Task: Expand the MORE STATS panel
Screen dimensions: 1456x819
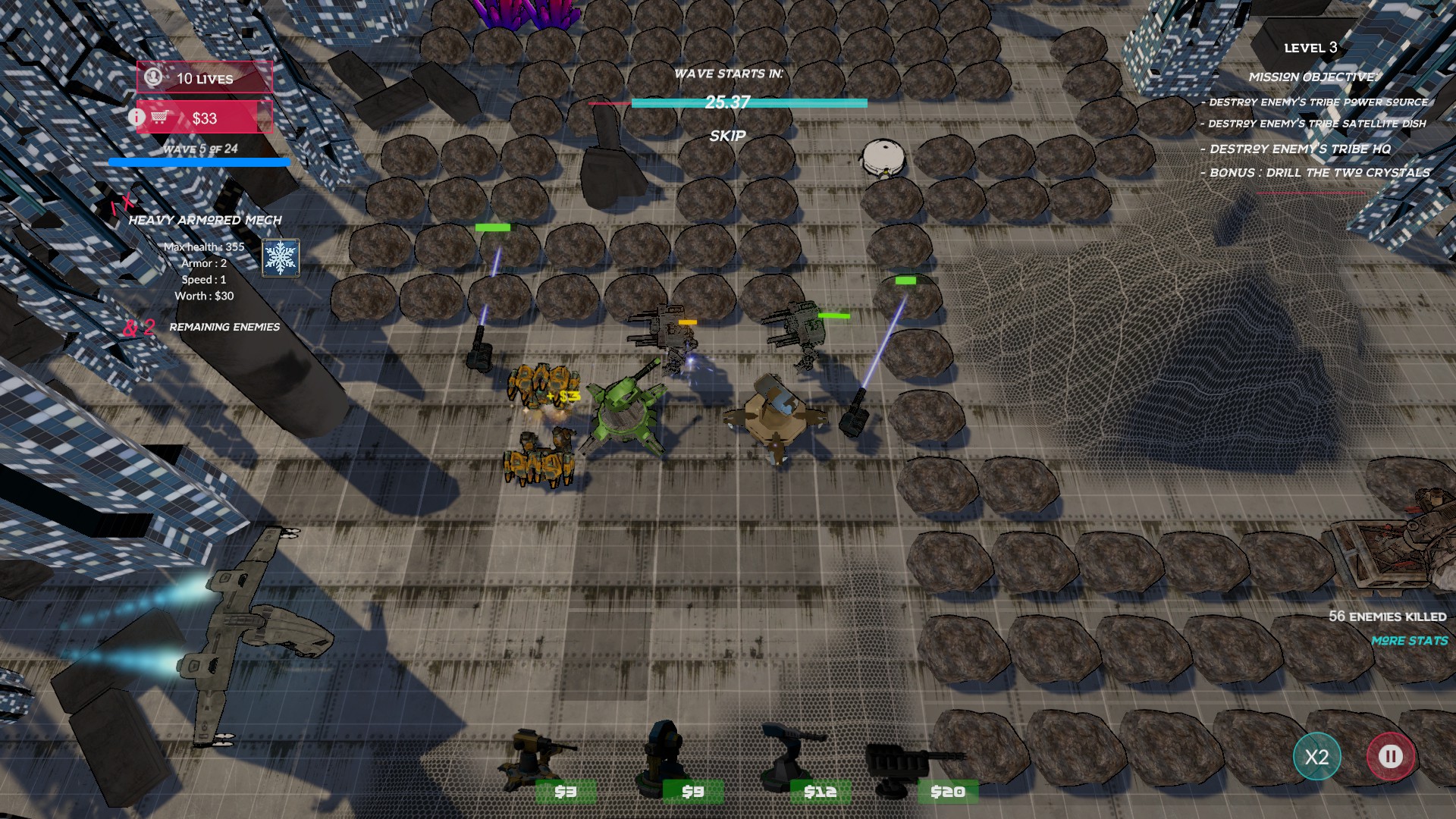Action: tap(1410, 640)
